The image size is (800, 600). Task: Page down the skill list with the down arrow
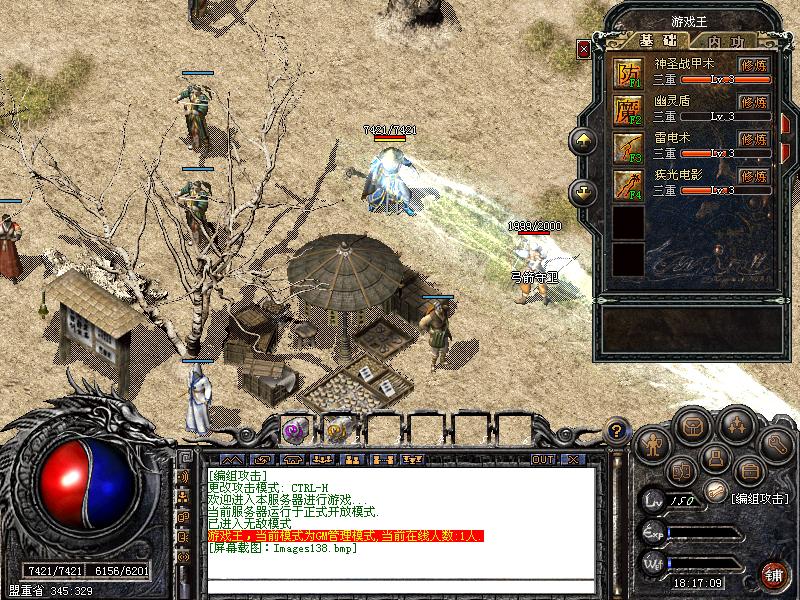click(x=583, y=191)
